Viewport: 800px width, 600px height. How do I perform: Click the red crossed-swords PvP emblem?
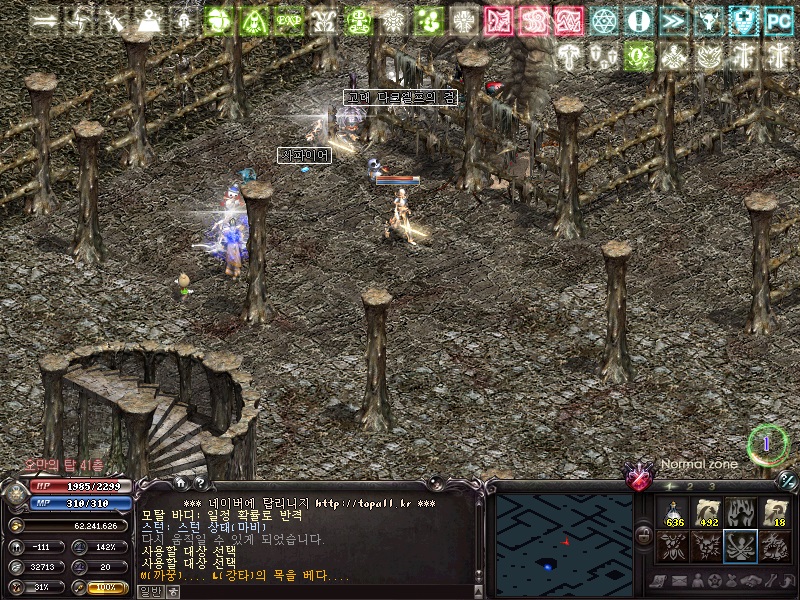pyautogui.click(x=637, y=477)
